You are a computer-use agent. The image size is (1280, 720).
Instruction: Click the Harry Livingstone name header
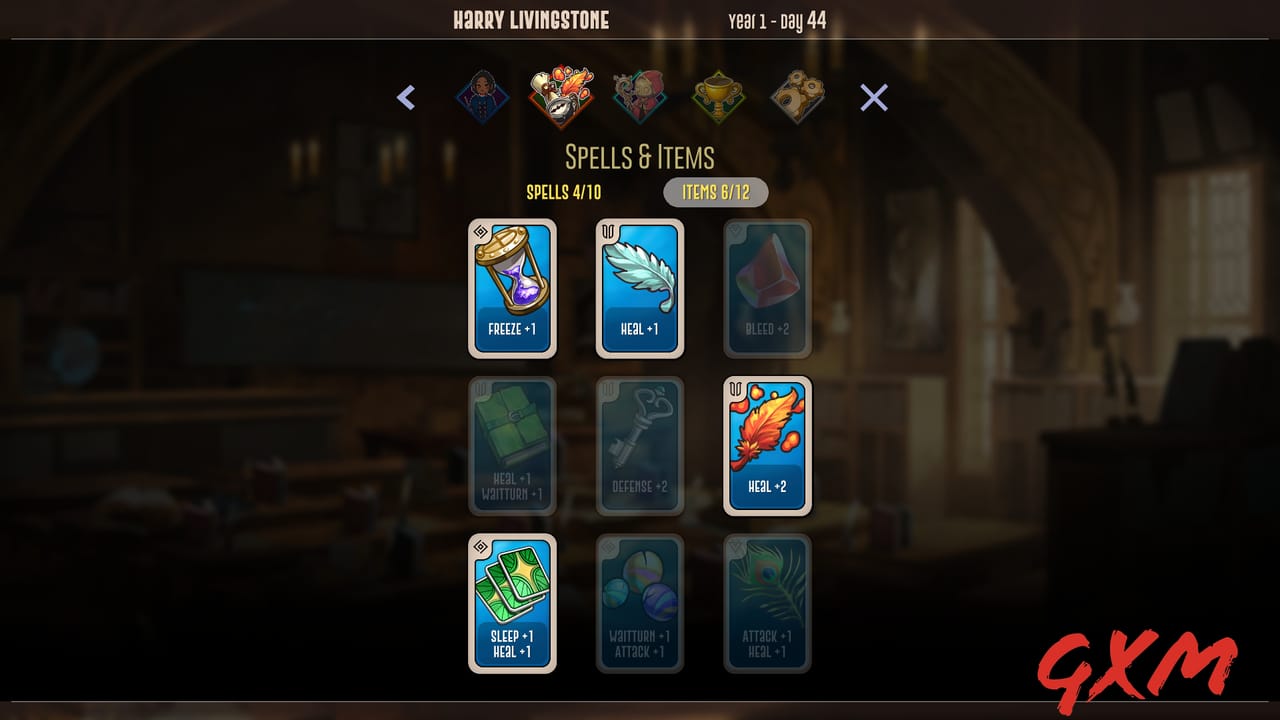pos(529,19)
